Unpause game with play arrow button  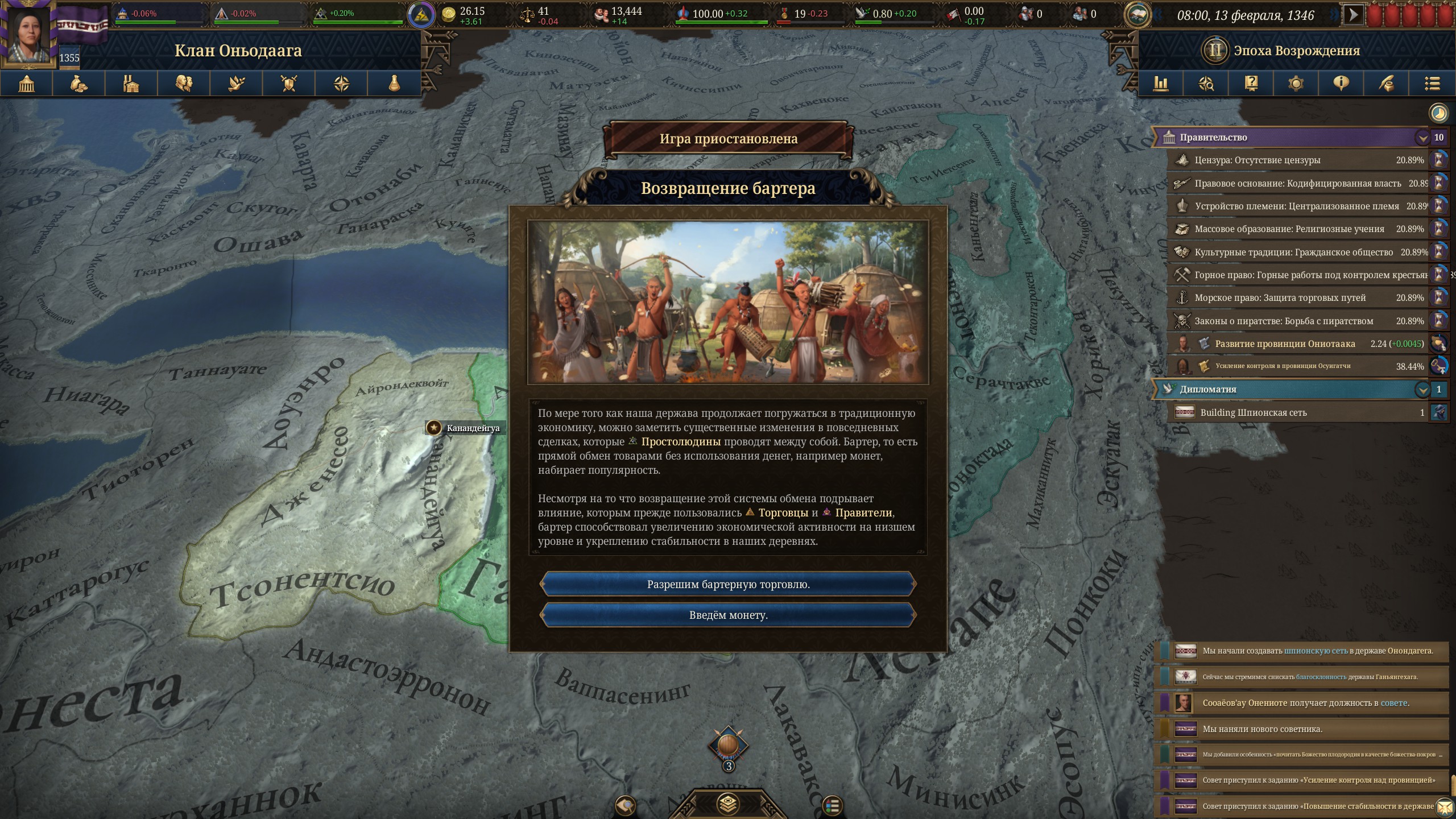click(x=1353, y=14)
